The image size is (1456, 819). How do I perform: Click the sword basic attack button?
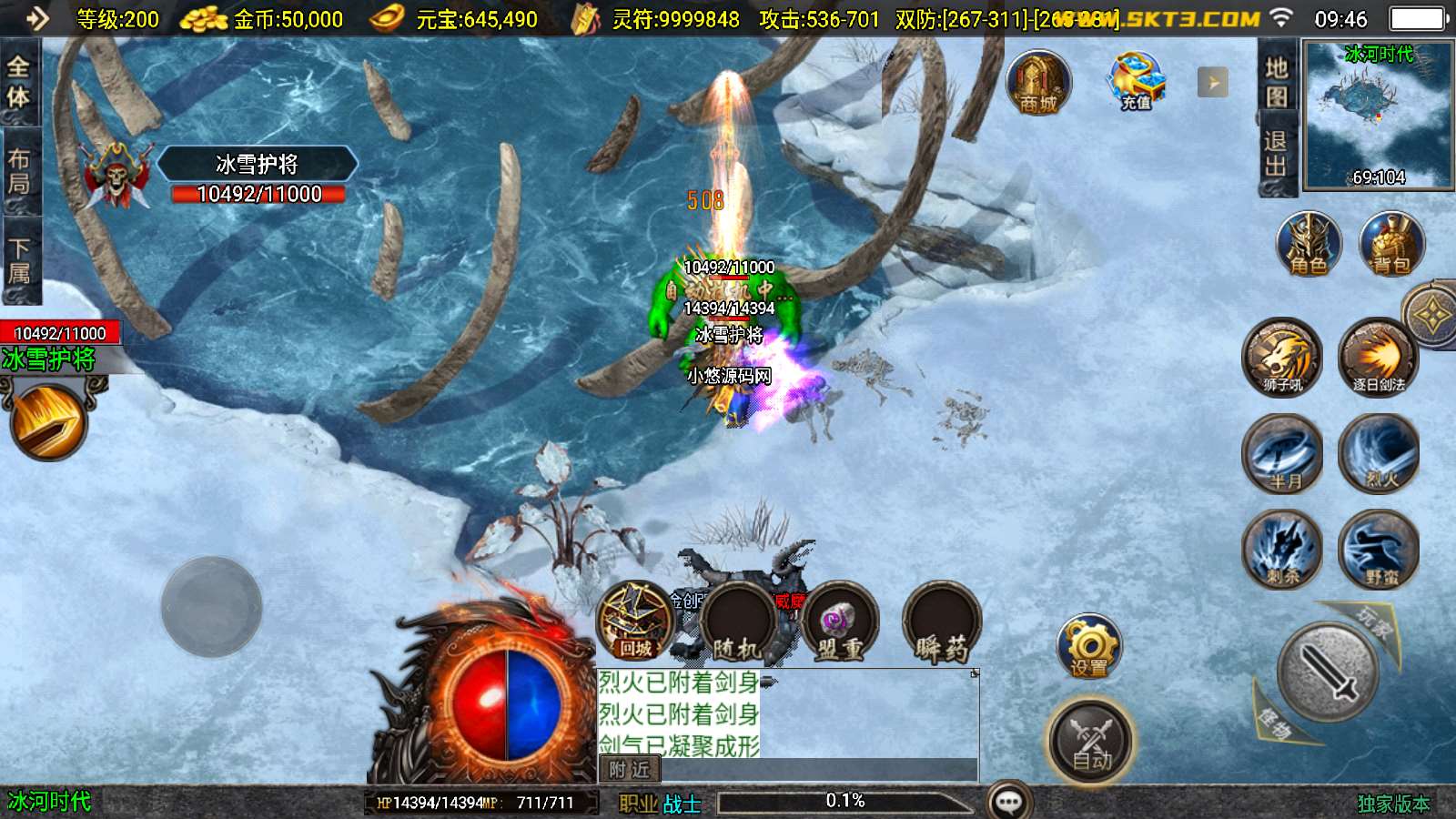[x=1329, y=672]
